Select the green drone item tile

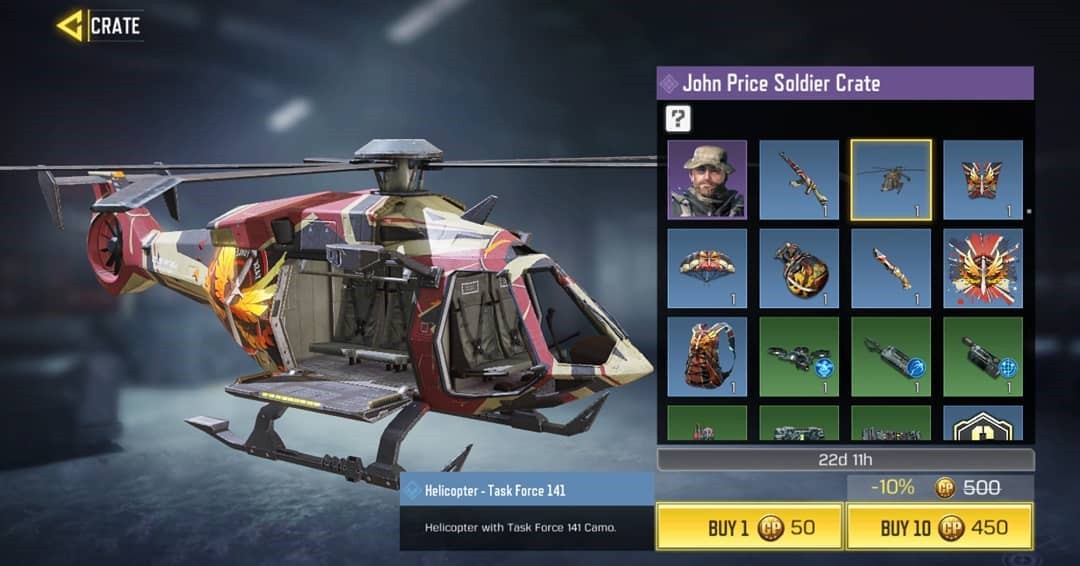point(799,357)
